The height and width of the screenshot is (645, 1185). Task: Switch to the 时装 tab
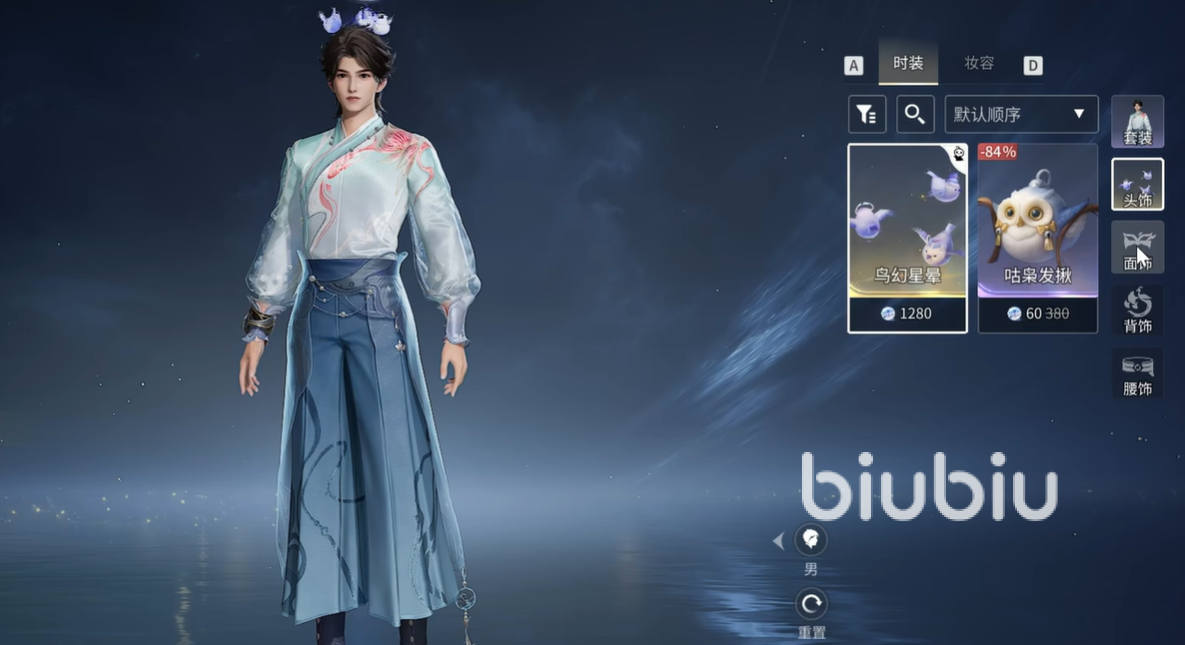tap(908, 64)
